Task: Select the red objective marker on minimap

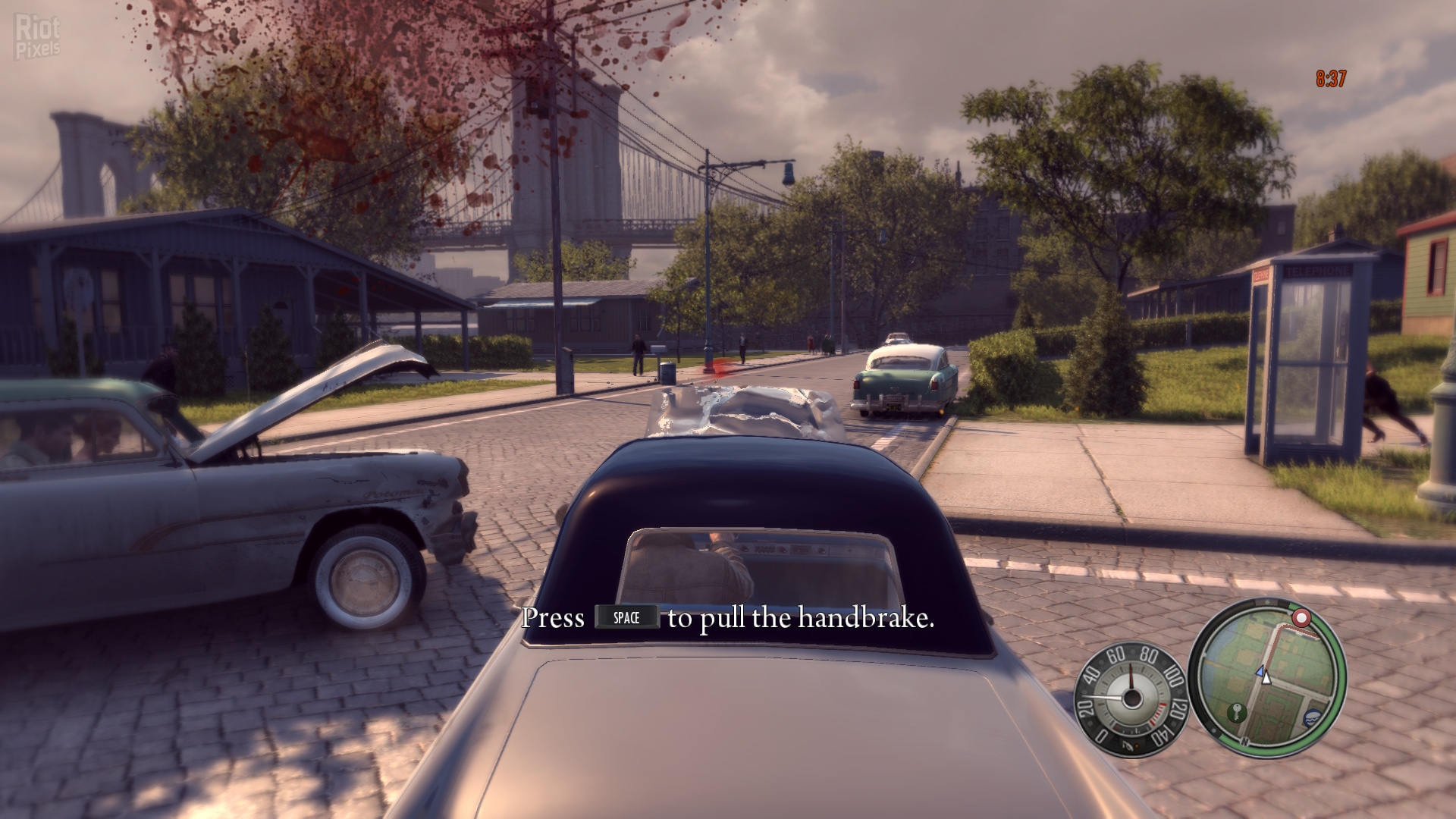Action: 1301,617
